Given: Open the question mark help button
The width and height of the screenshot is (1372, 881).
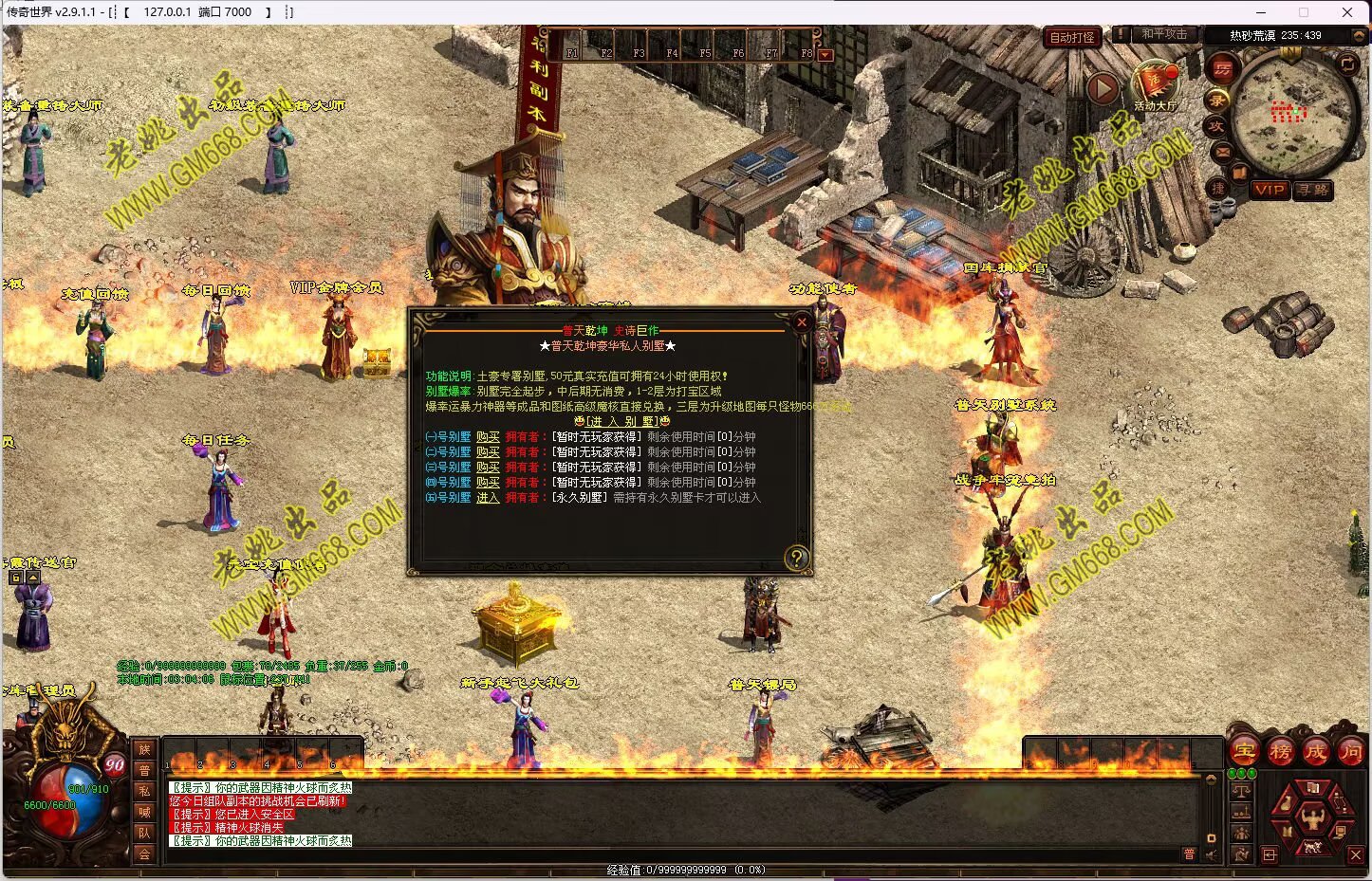Looking at the screenshot, I should click(797, 558).
